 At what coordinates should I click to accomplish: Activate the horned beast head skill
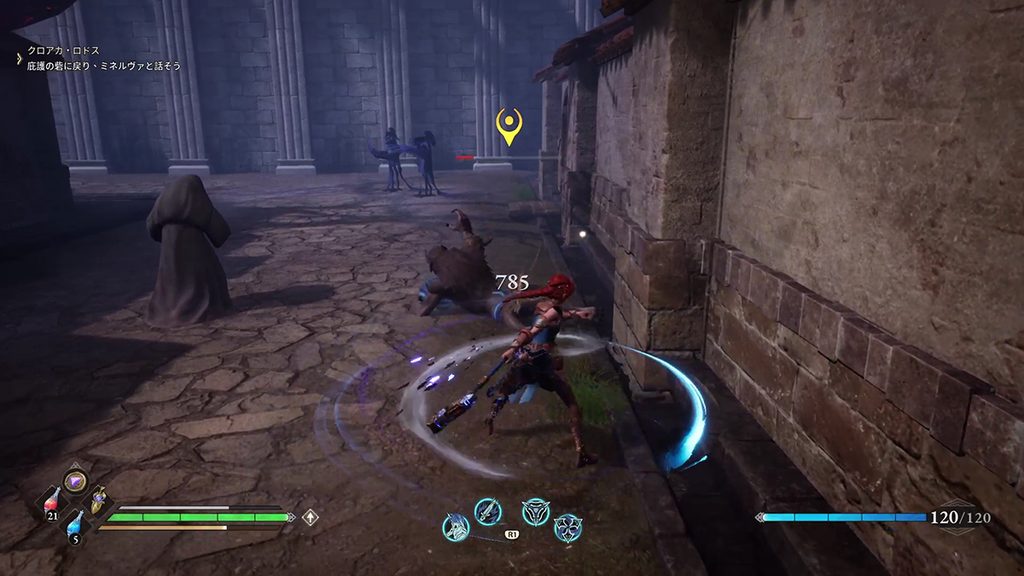coord(456,527)
